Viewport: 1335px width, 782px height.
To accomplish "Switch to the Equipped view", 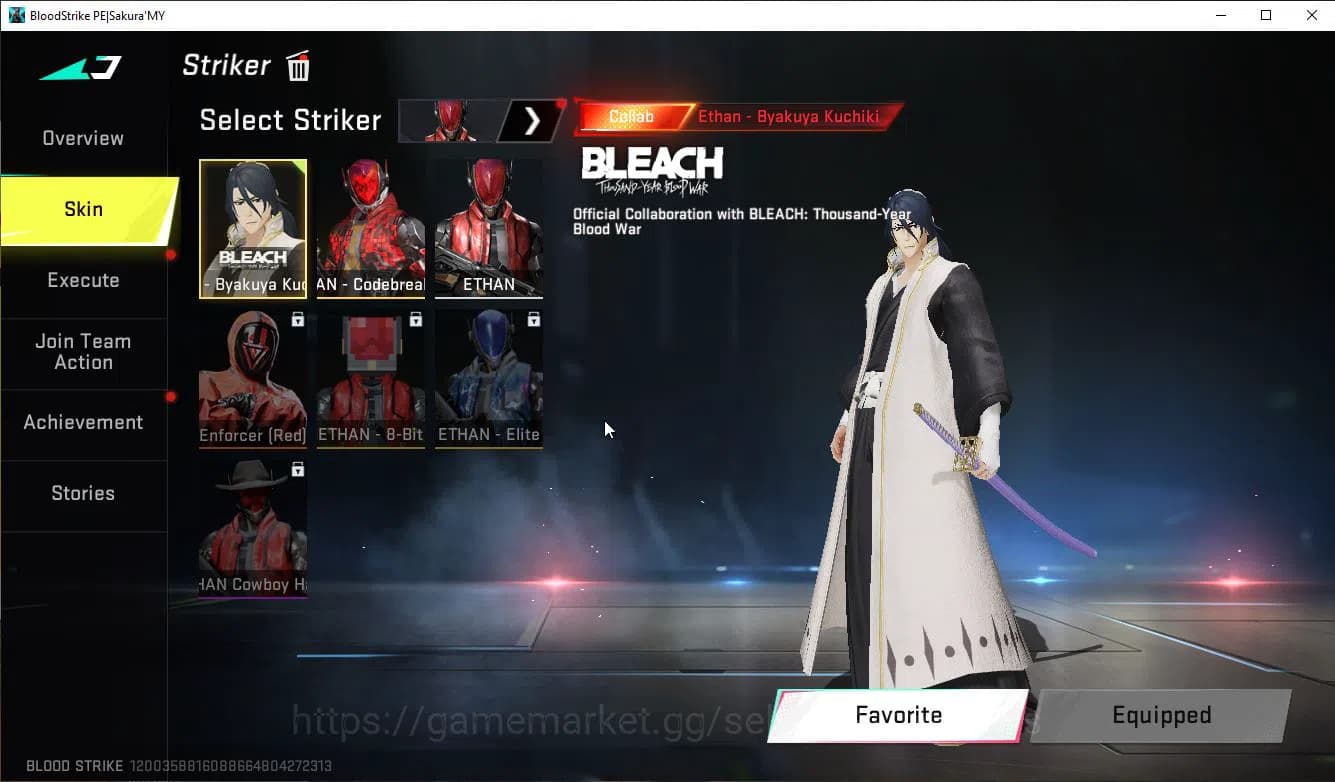I will [x=1161, y=715].
